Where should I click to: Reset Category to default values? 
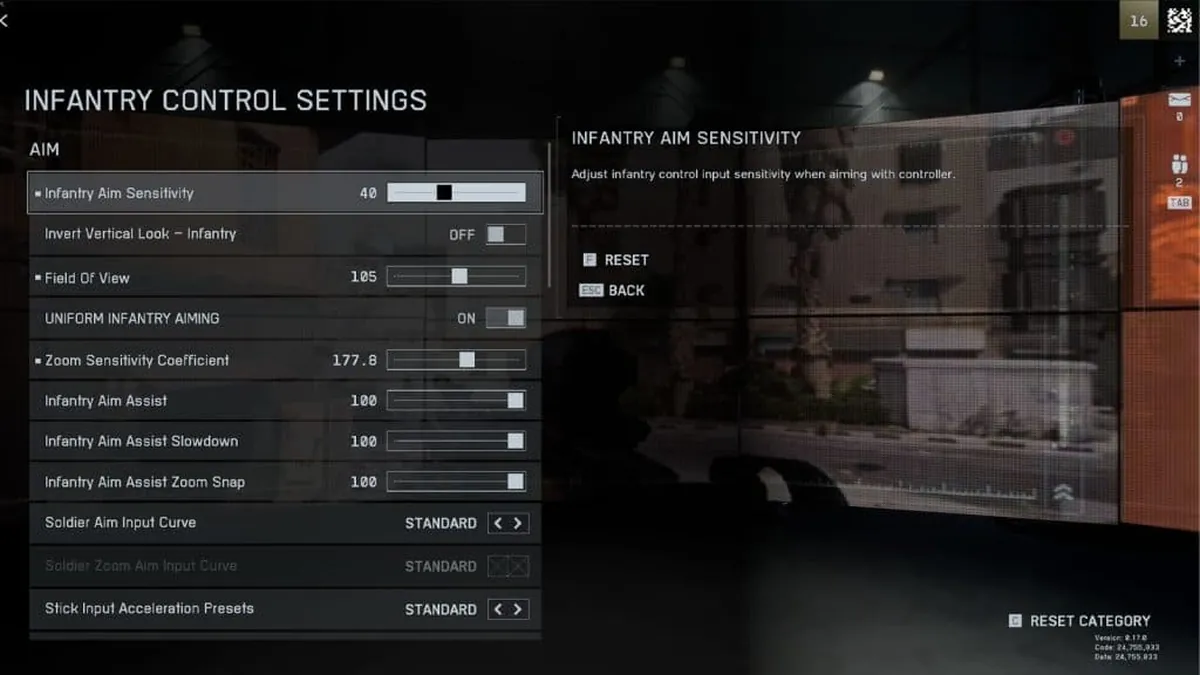[1080, 621]
